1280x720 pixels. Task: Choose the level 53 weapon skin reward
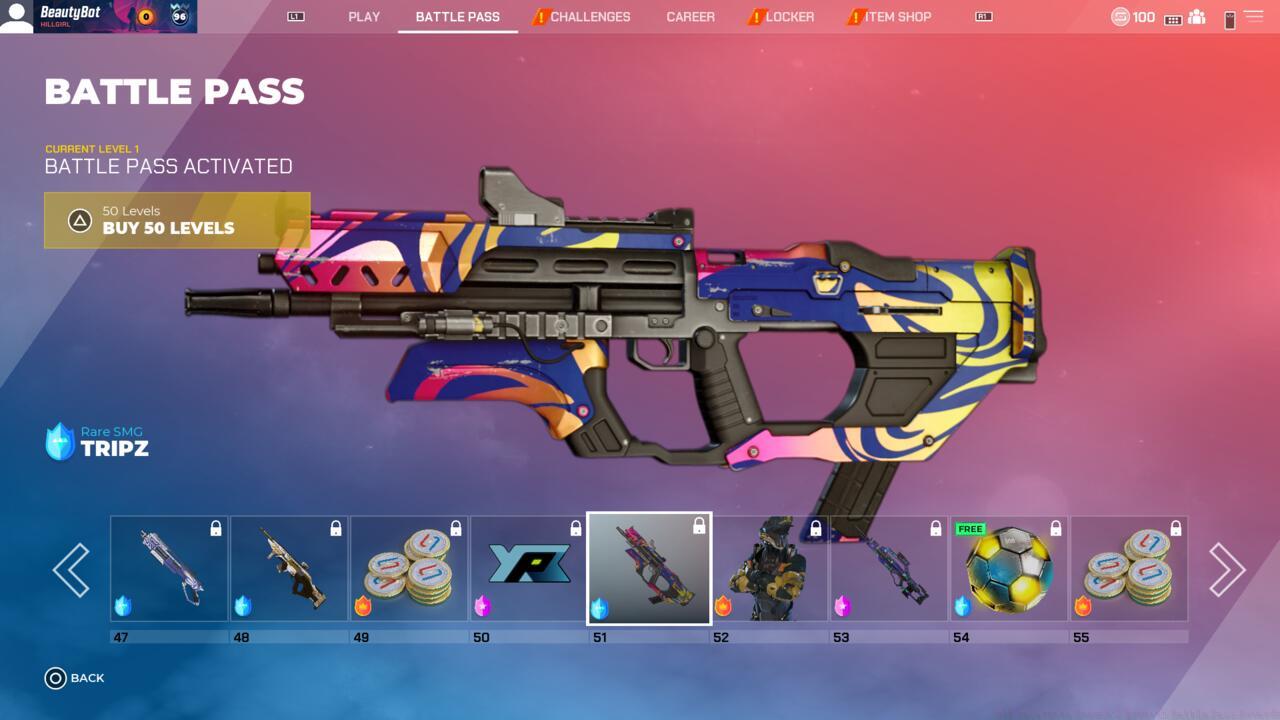pyautogui.click(x=889, y=569)
